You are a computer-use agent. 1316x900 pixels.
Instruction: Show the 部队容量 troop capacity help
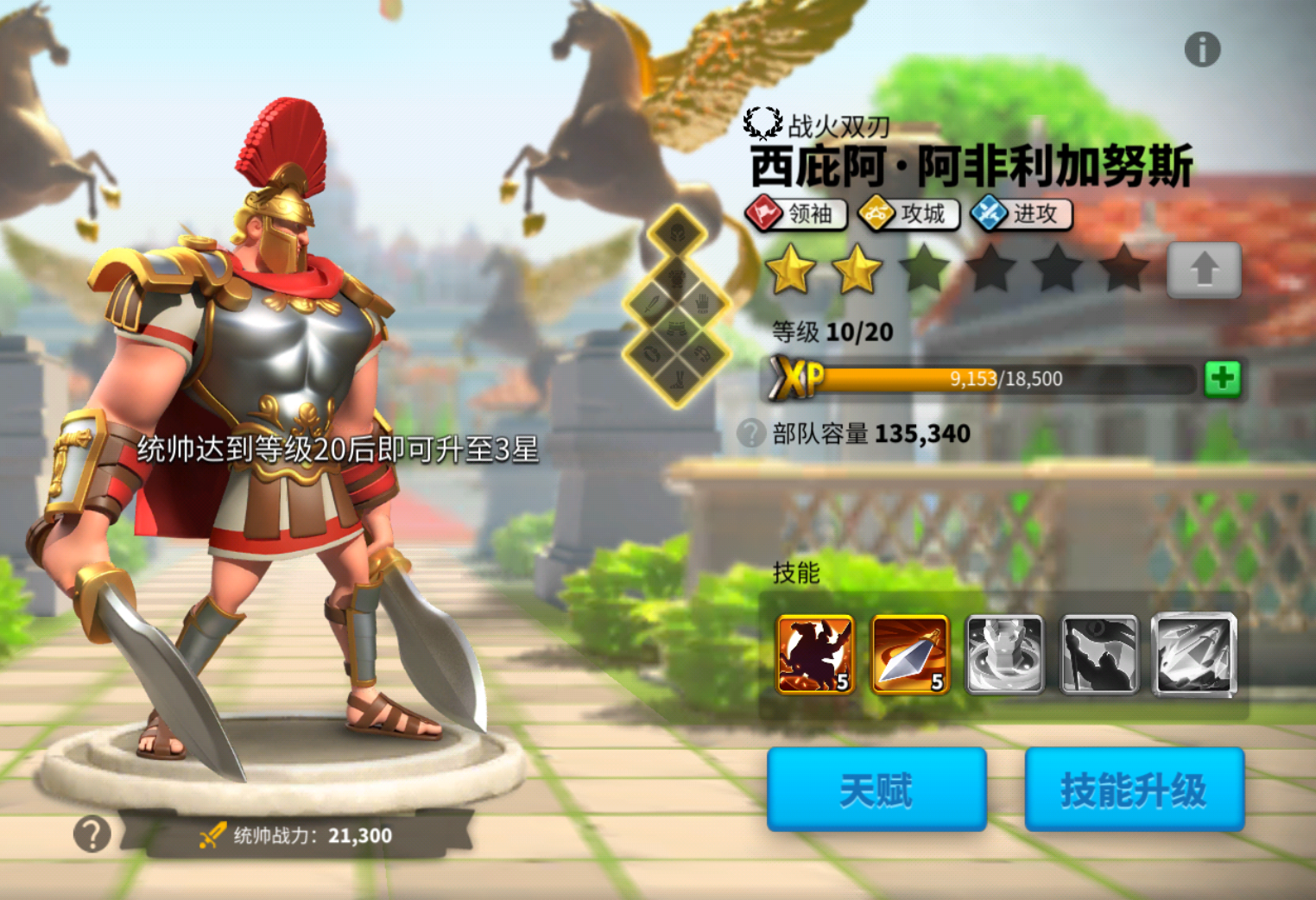[751, 434]
